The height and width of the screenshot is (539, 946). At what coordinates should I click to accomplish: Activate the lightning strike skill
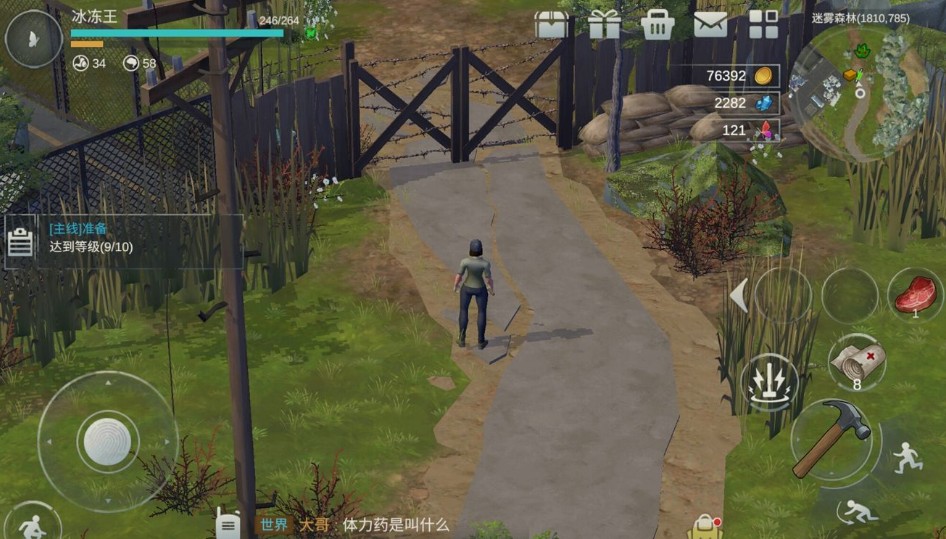tap(769, 382)
